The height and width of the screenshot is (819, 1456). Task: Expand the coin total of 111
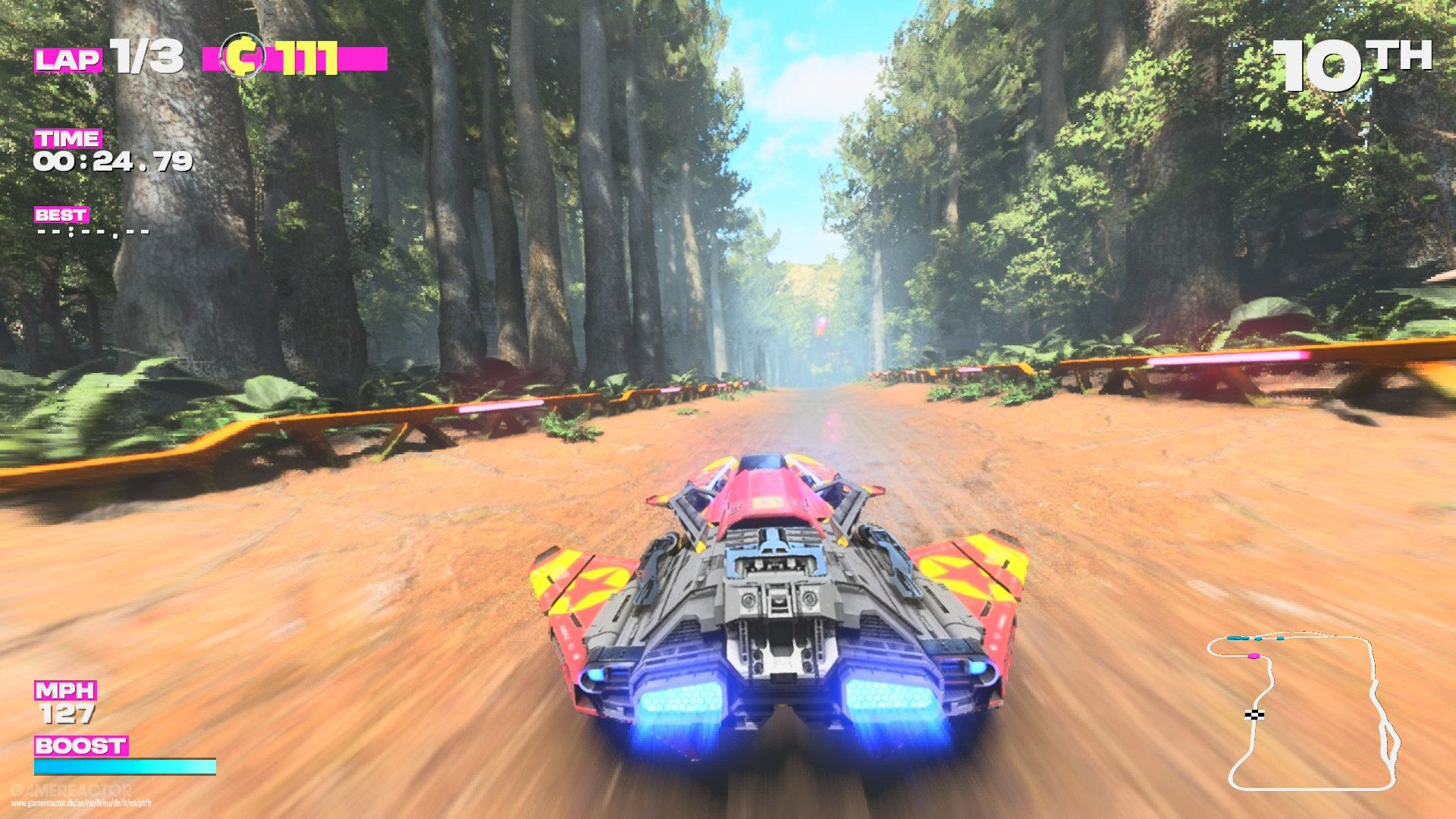click(307, 57)
